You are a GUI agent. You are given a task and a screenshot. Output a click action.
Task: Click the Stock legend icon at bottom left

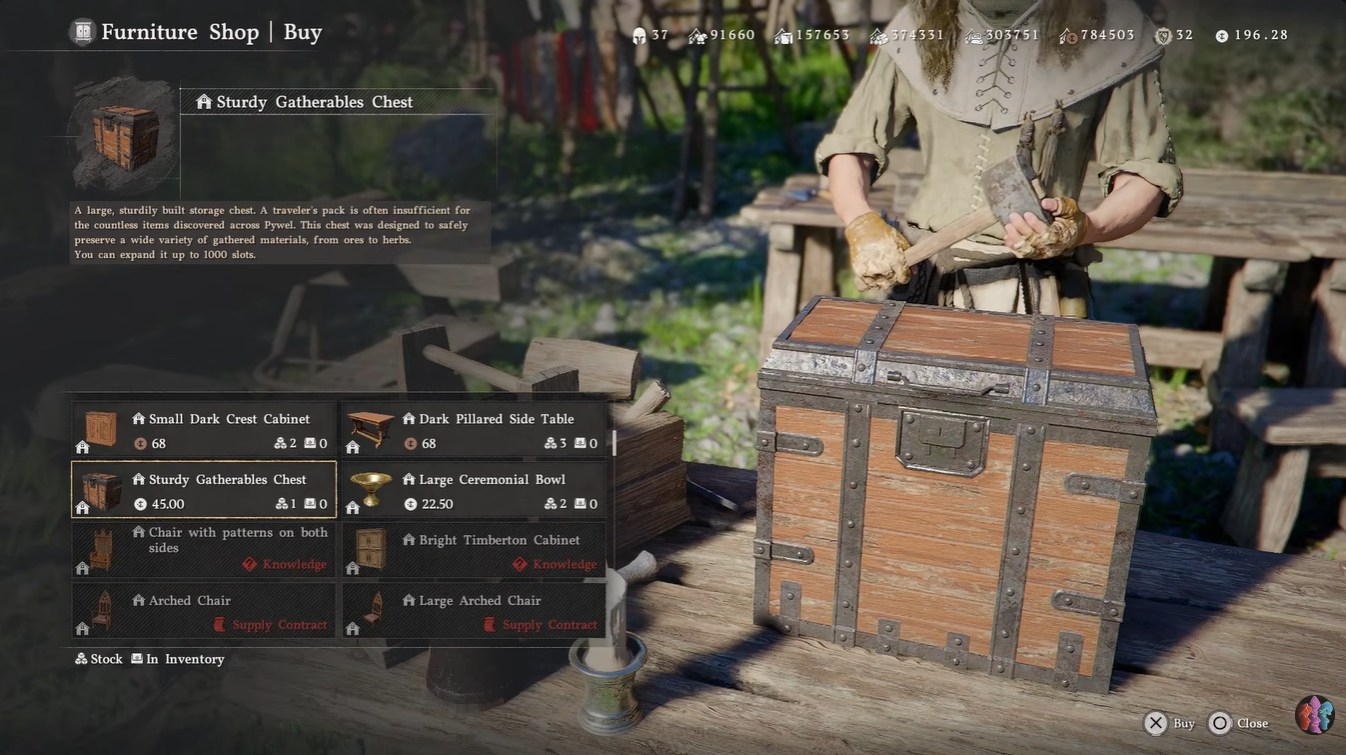pos(79,658)
